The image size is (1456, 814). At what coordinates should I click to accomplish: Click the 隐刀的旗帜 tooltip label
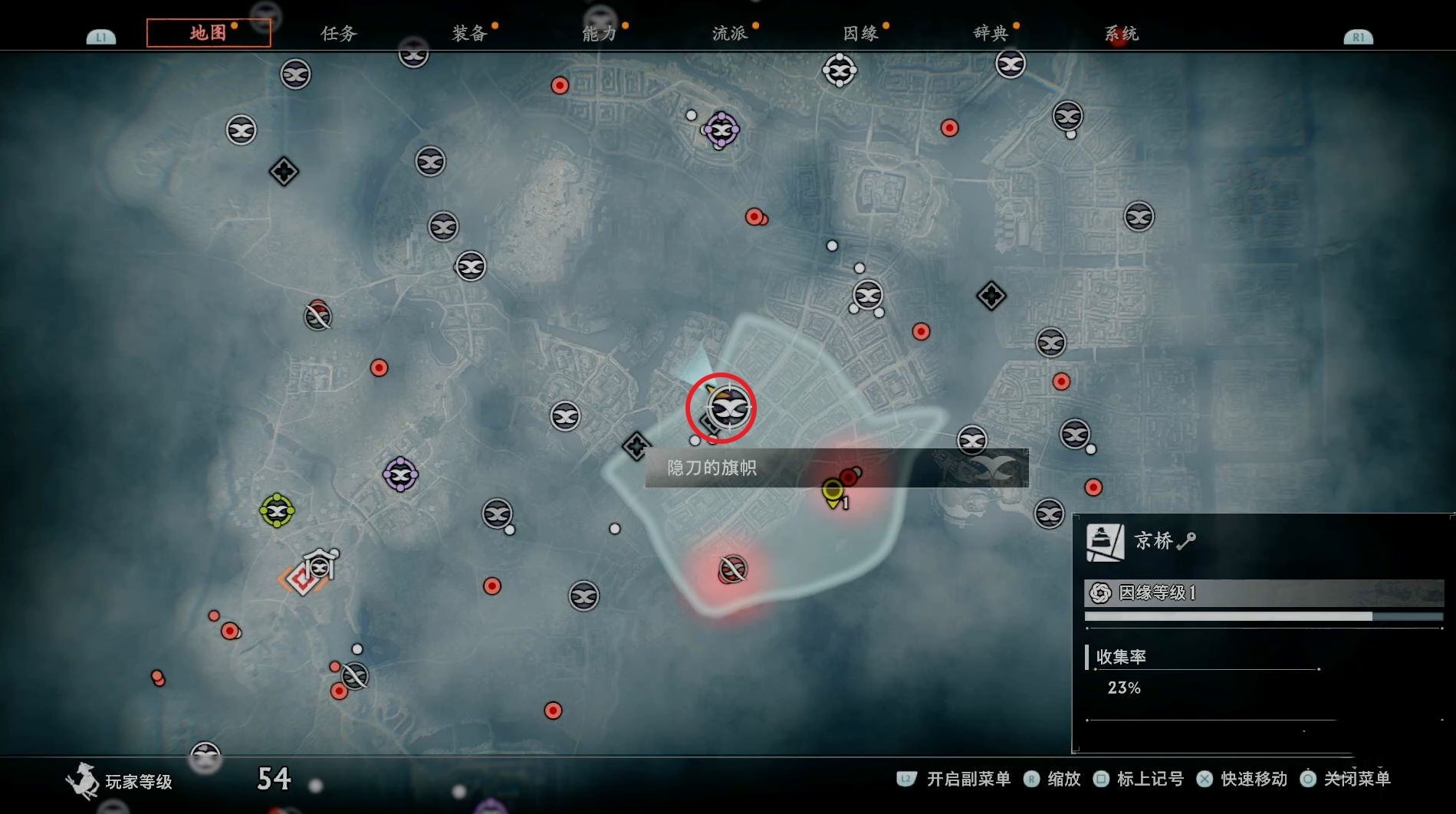712,468
